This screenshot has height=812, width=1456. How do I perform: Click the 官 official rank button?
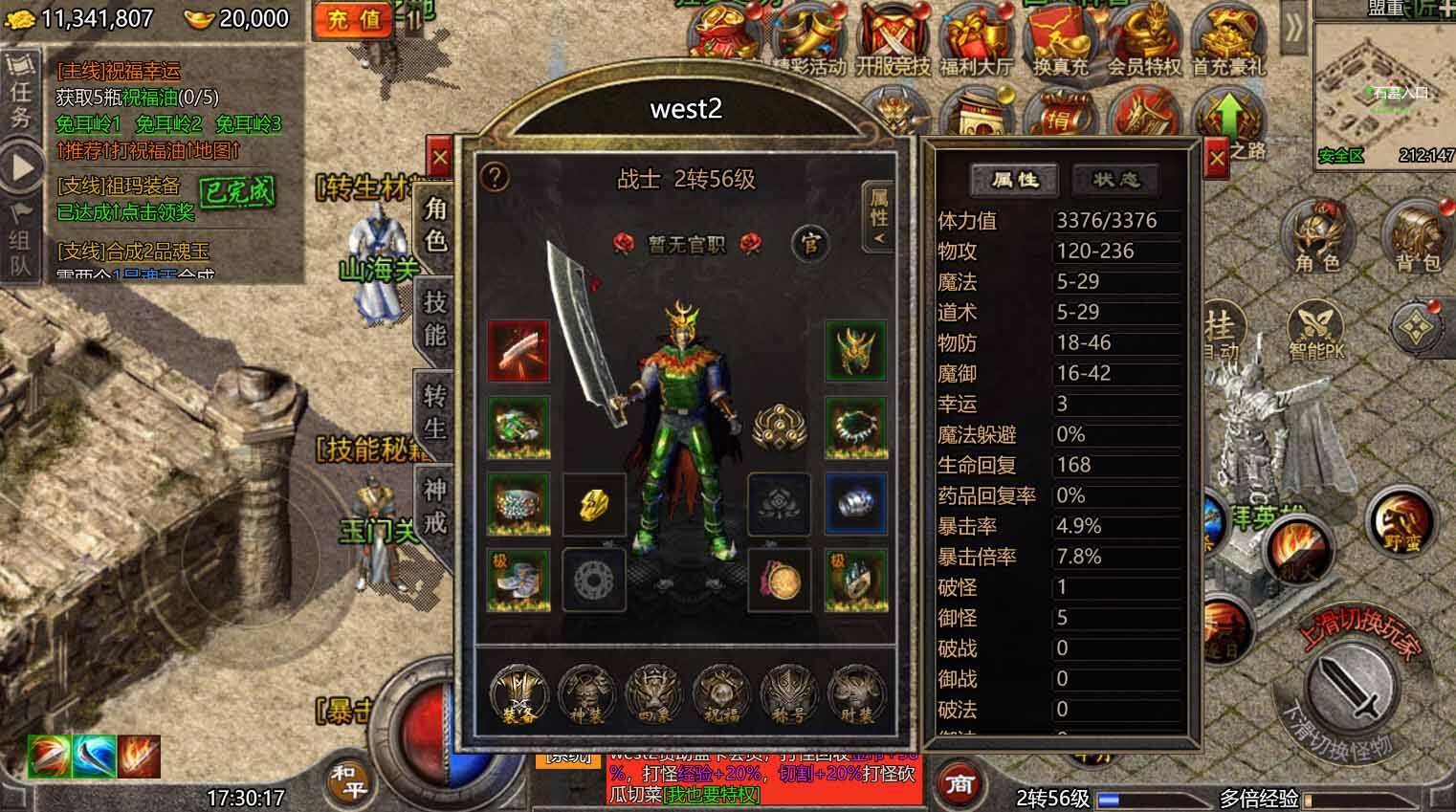(x=809, y=244)
